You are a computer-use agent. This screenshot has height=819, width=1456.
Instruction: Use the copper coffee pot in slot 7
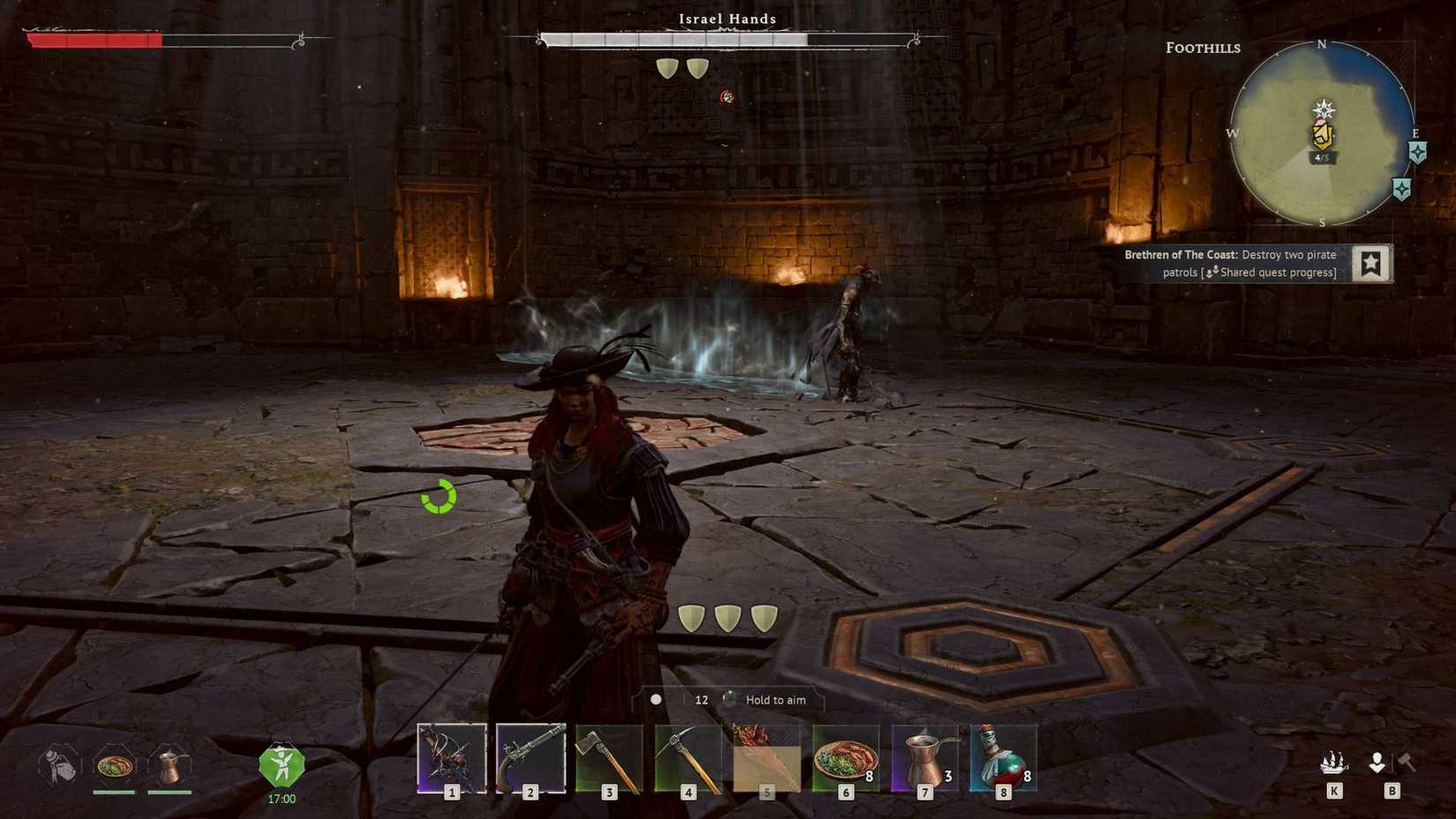(x=925, y=758)
